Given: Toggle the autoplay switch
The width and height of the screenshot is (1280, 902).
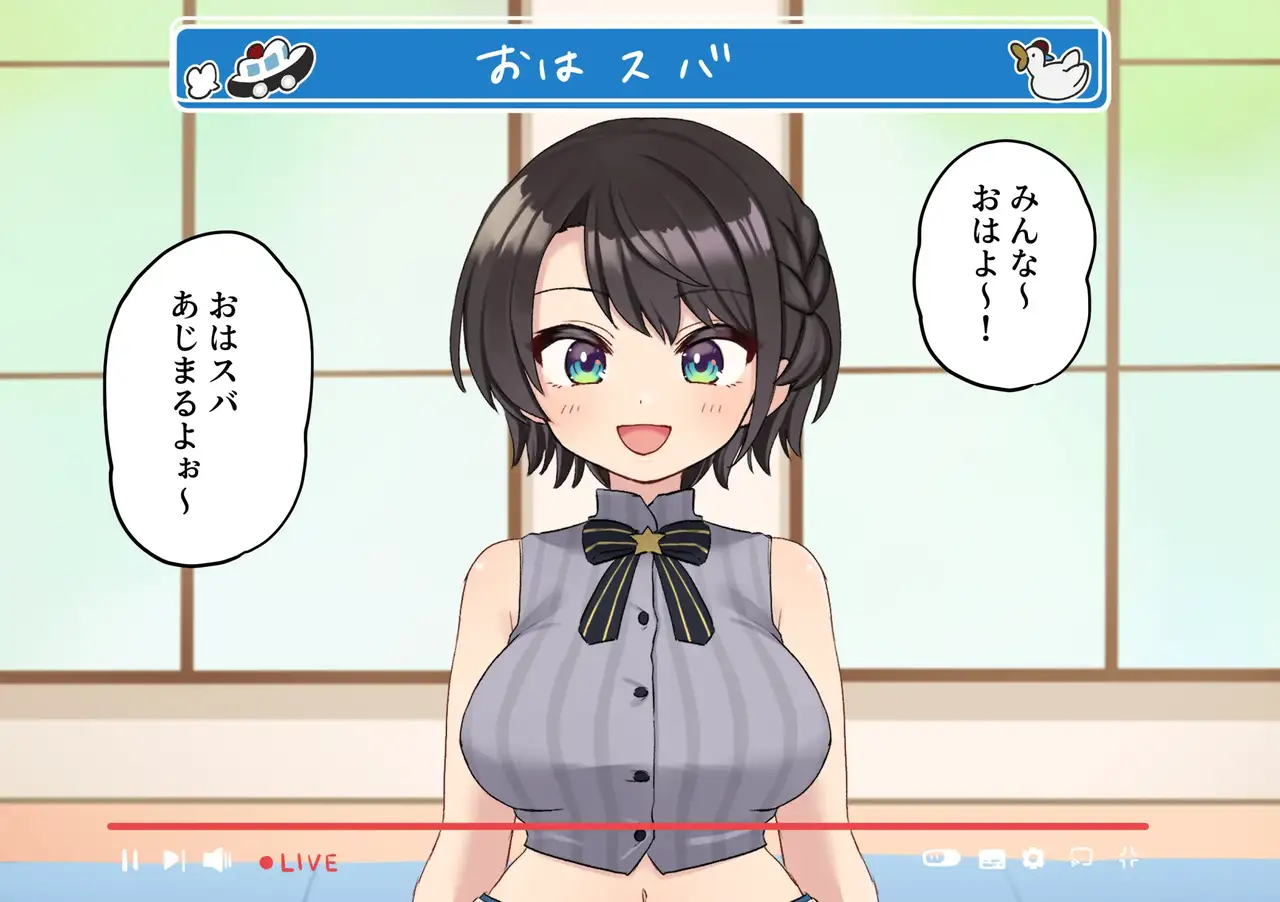Looking at the screenshot, I should [x=941, y=858].
